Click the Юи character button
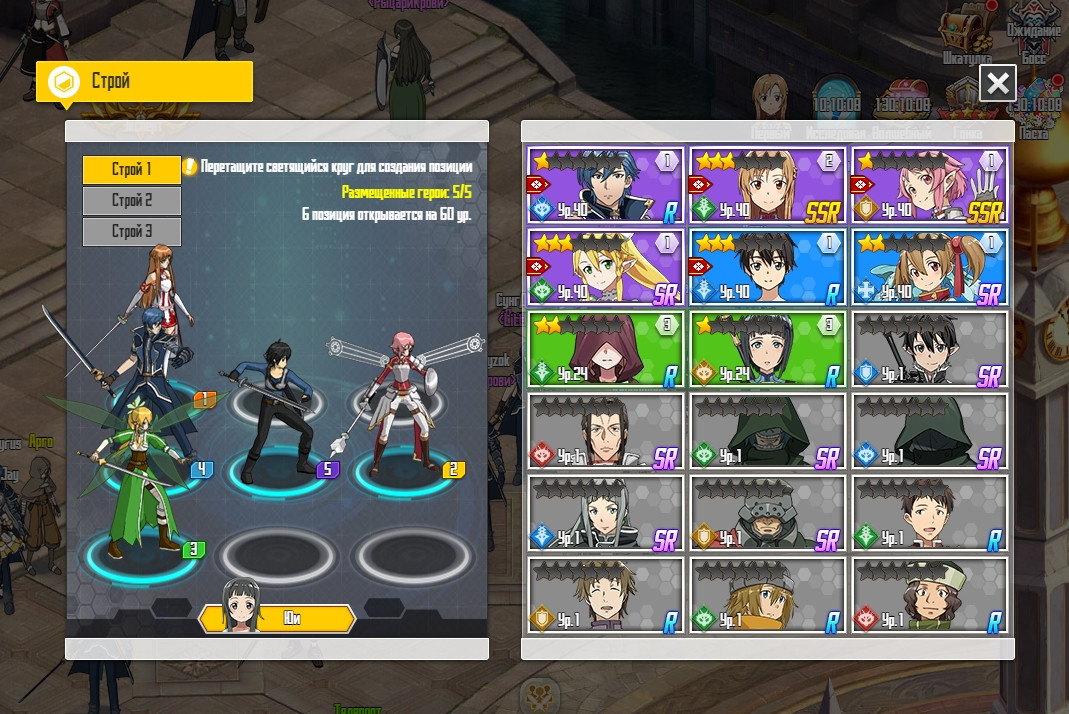This screenshot has width=1069, height=714. pyautogui.click(x=279, y=618)
